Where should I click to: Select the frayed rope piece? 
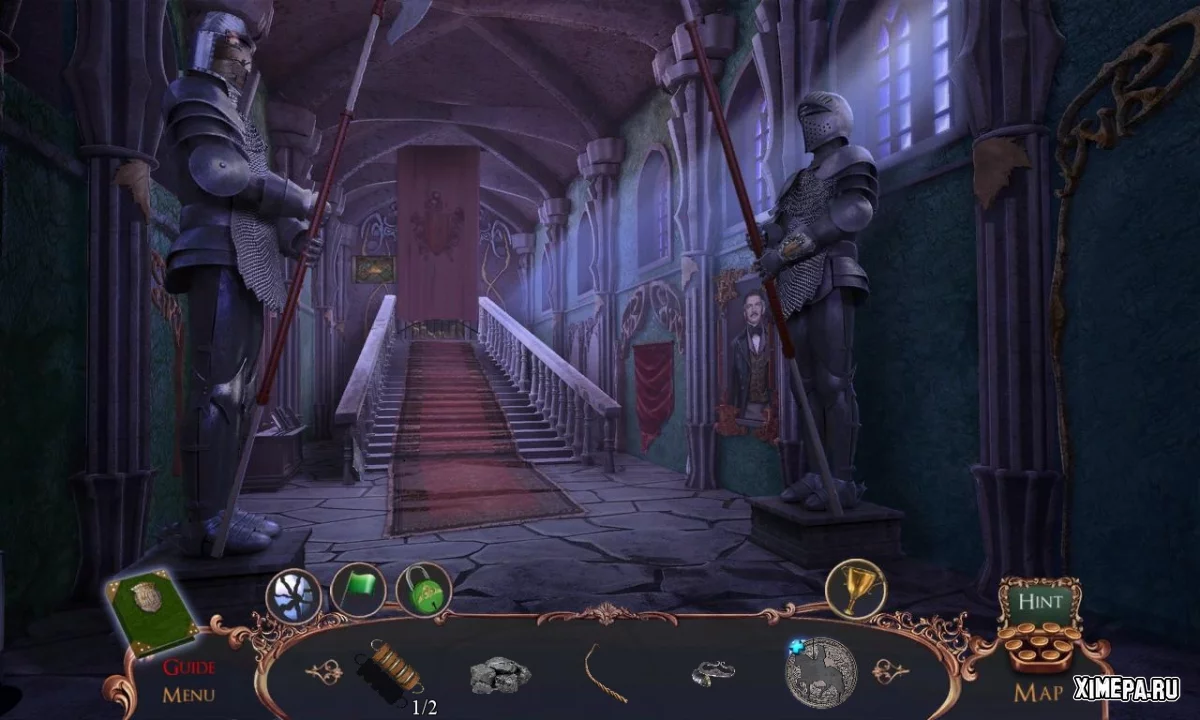pyautogui.click(x=604, y=671)
